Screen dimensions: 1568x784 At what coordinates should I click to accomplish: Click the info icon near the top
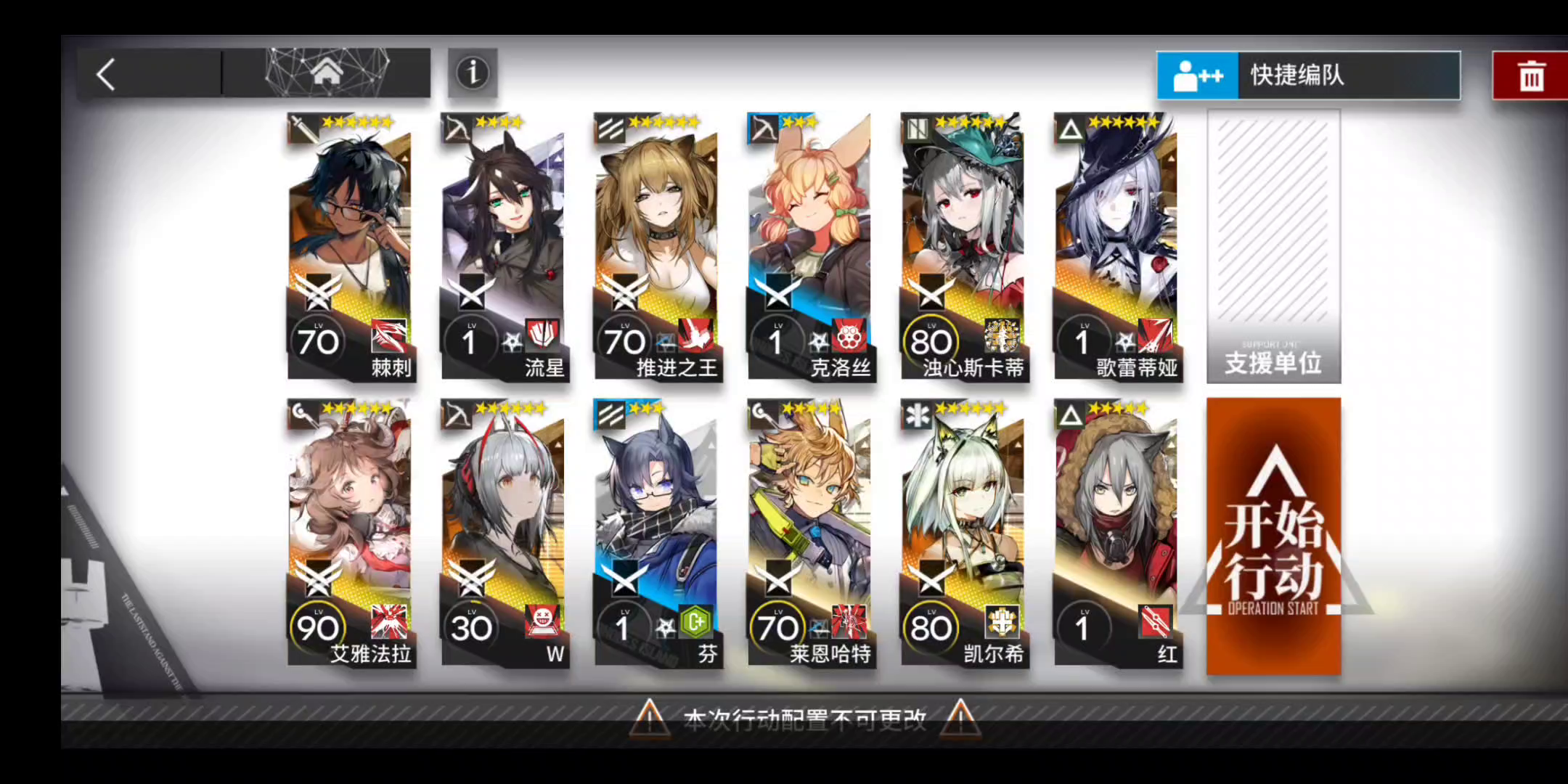tap(472, 73)
